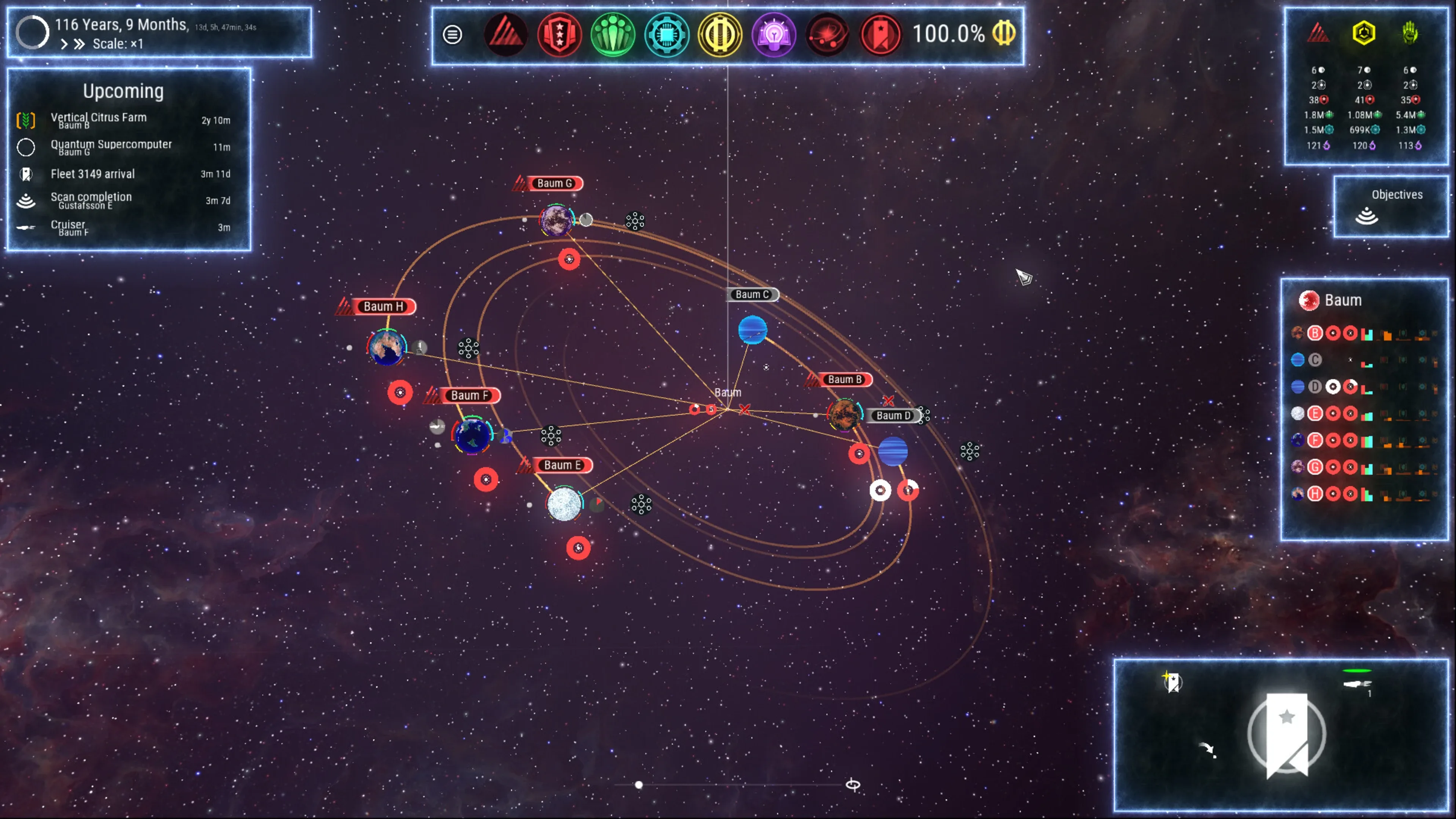Select the Vertical Citrus Farm upcoming entry
The width and height of the screenshot is (1456, 819).
tap(98, 119)
